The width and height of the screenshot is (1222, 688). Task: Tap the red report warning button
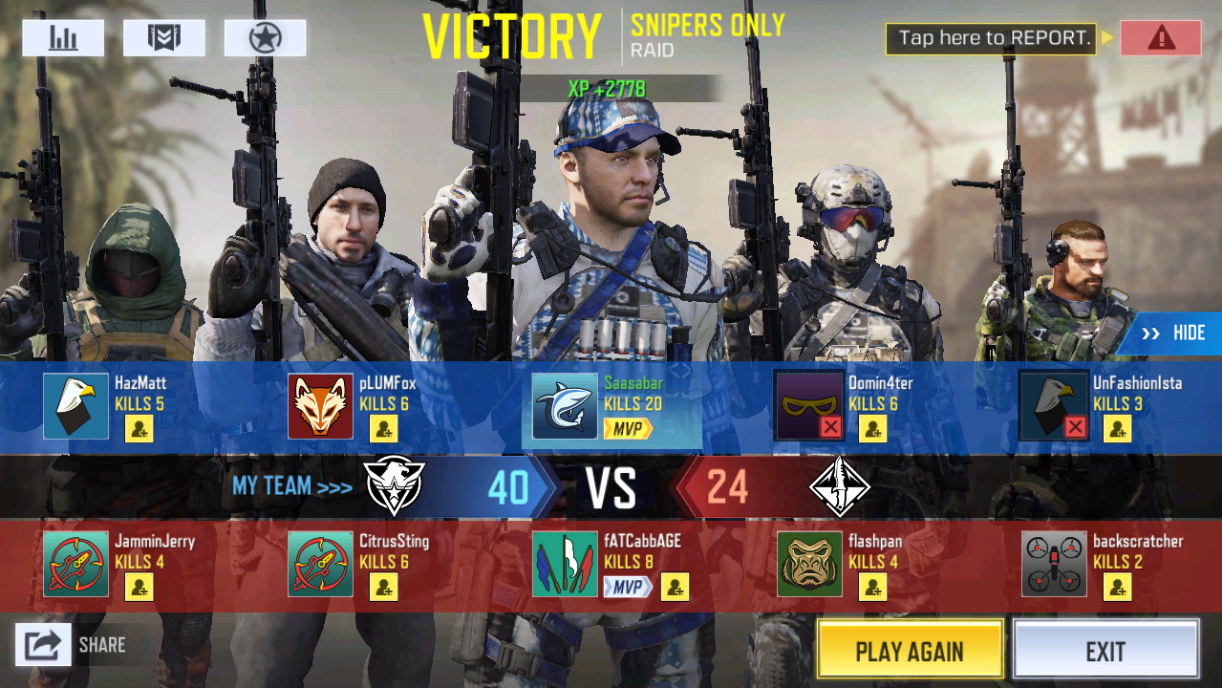pos(1160,38)
